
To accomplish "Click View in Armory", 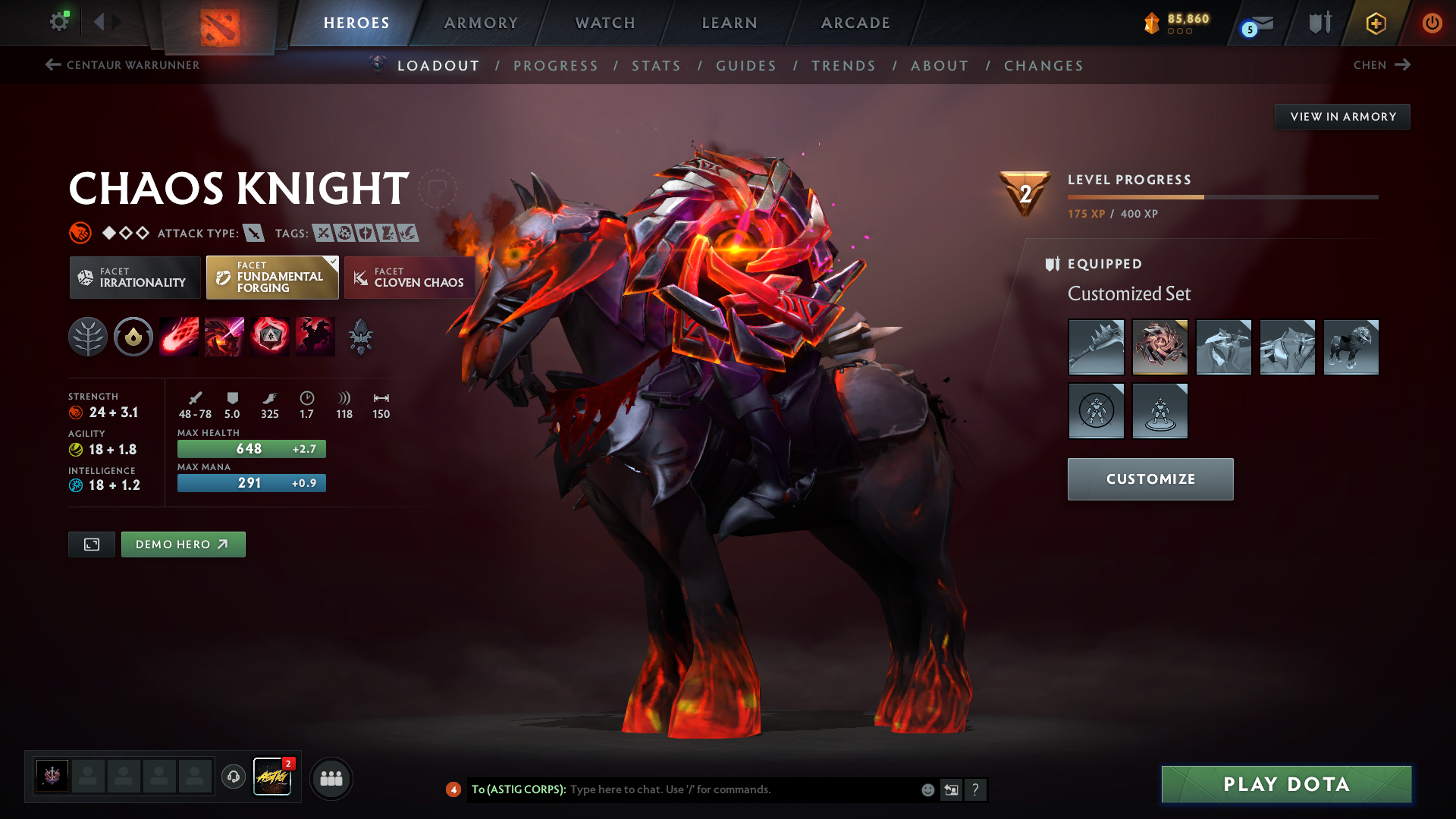I will click(x=1342, y=117).
